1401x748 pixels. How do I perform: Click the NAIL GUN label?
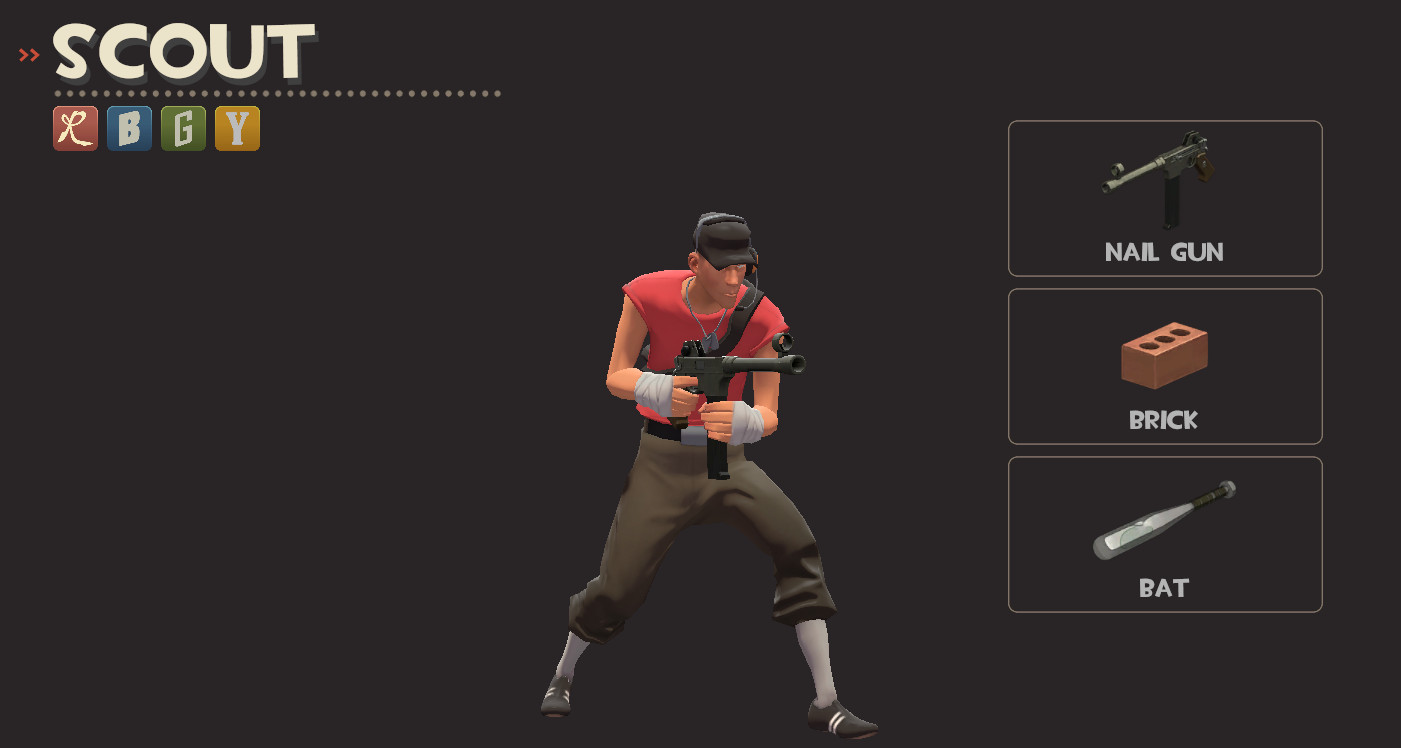[1164, 252]
